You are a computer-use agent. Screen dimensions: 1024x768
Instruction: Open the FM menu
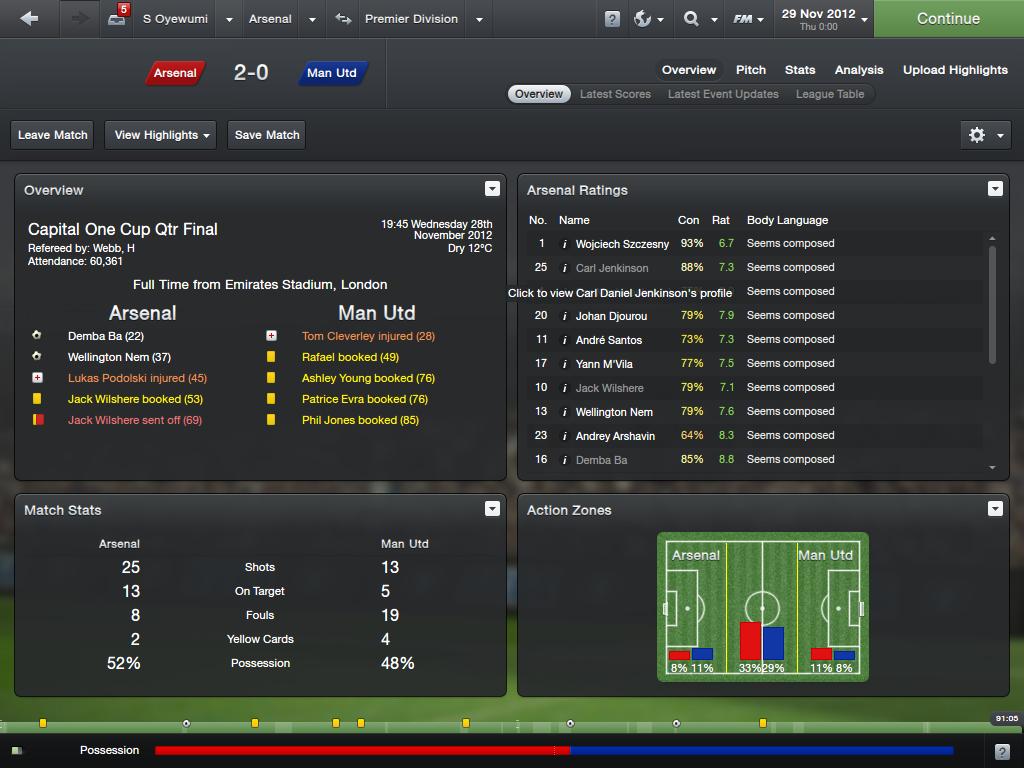coord(748,19)
